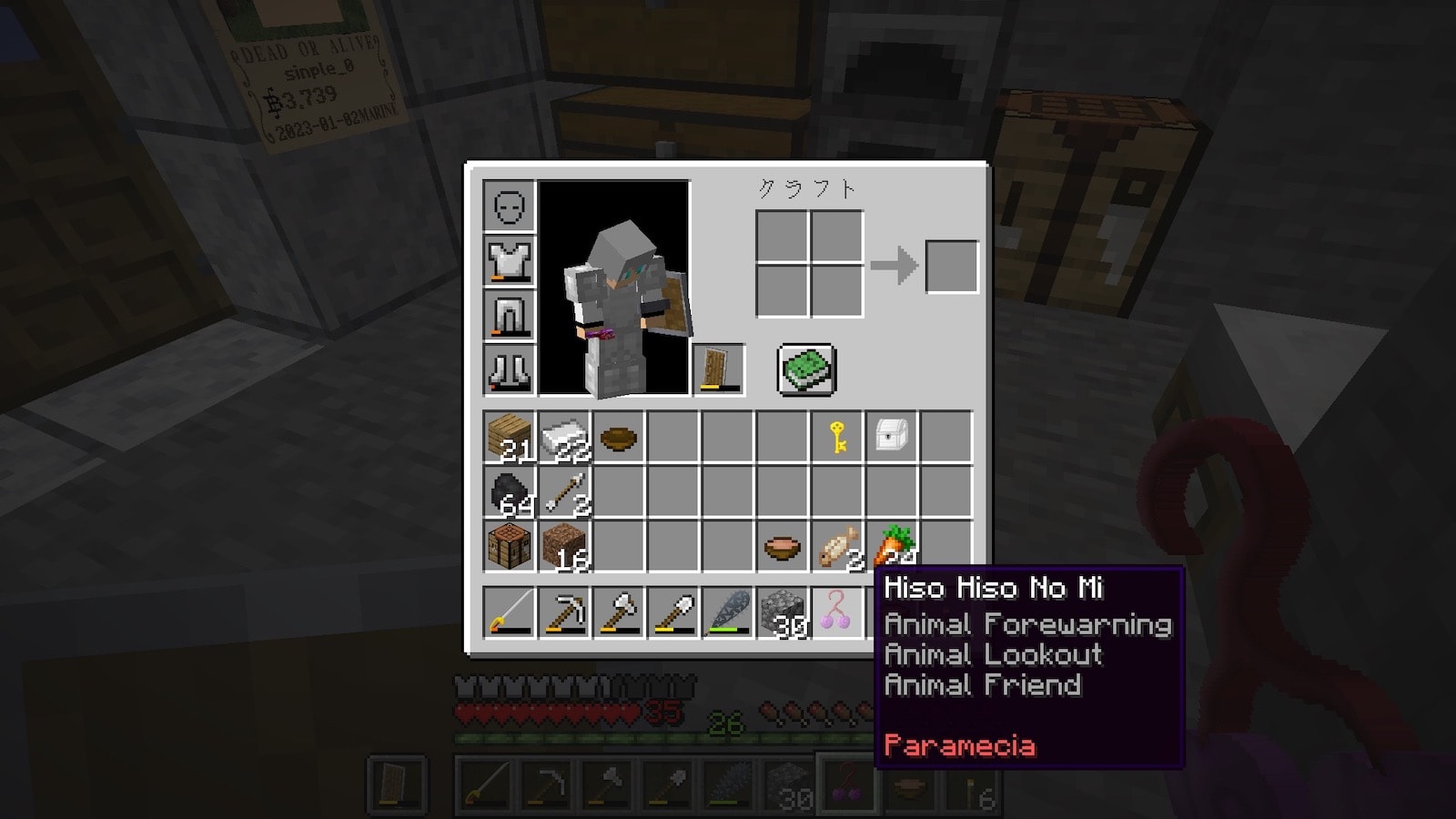Select the iron boots armor slot

pos(510,369)
